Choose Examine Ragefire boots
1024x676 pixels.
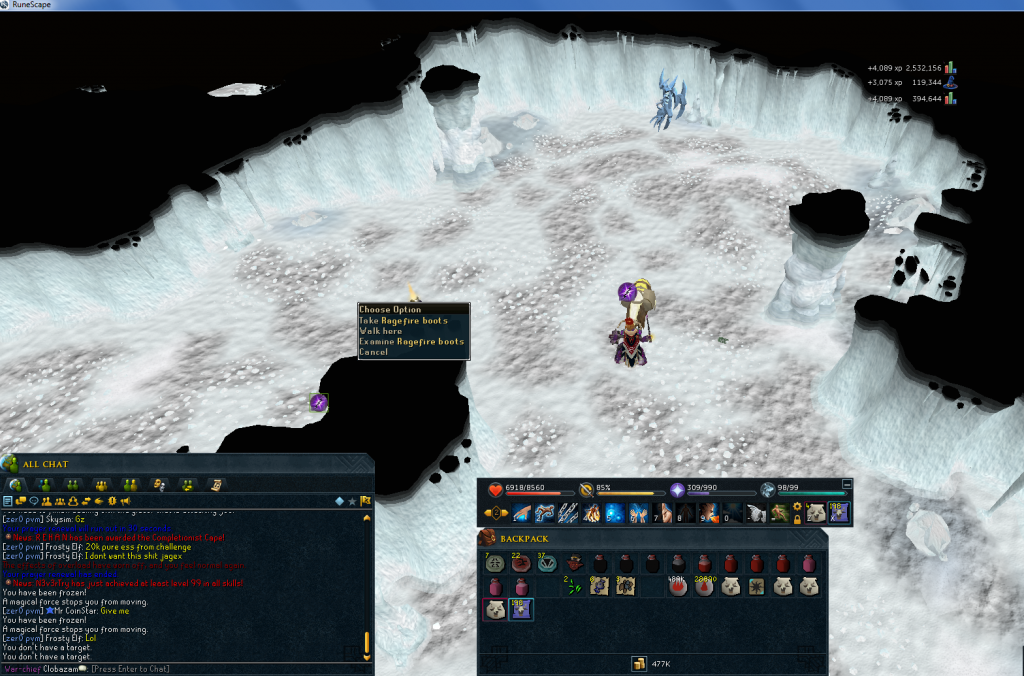(412, 342)
